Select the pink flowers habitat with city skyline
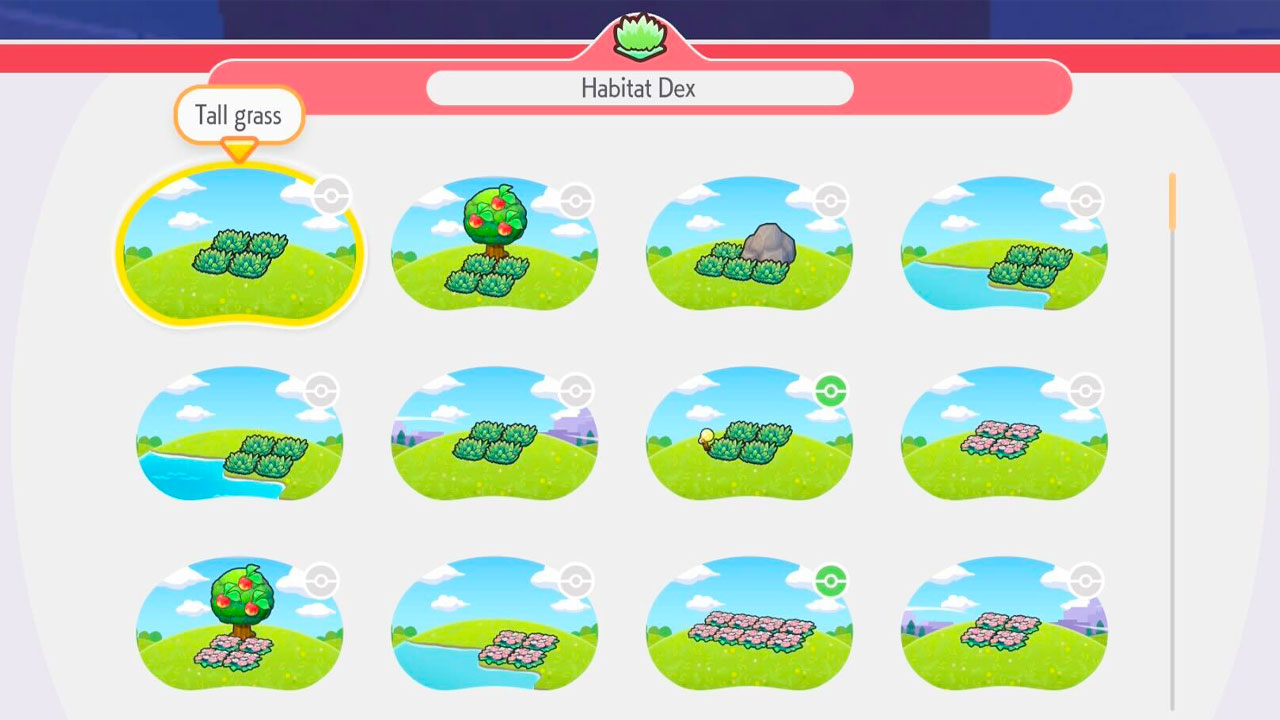The width and height of the screenshot is (1280, 720). point(1004,625)
